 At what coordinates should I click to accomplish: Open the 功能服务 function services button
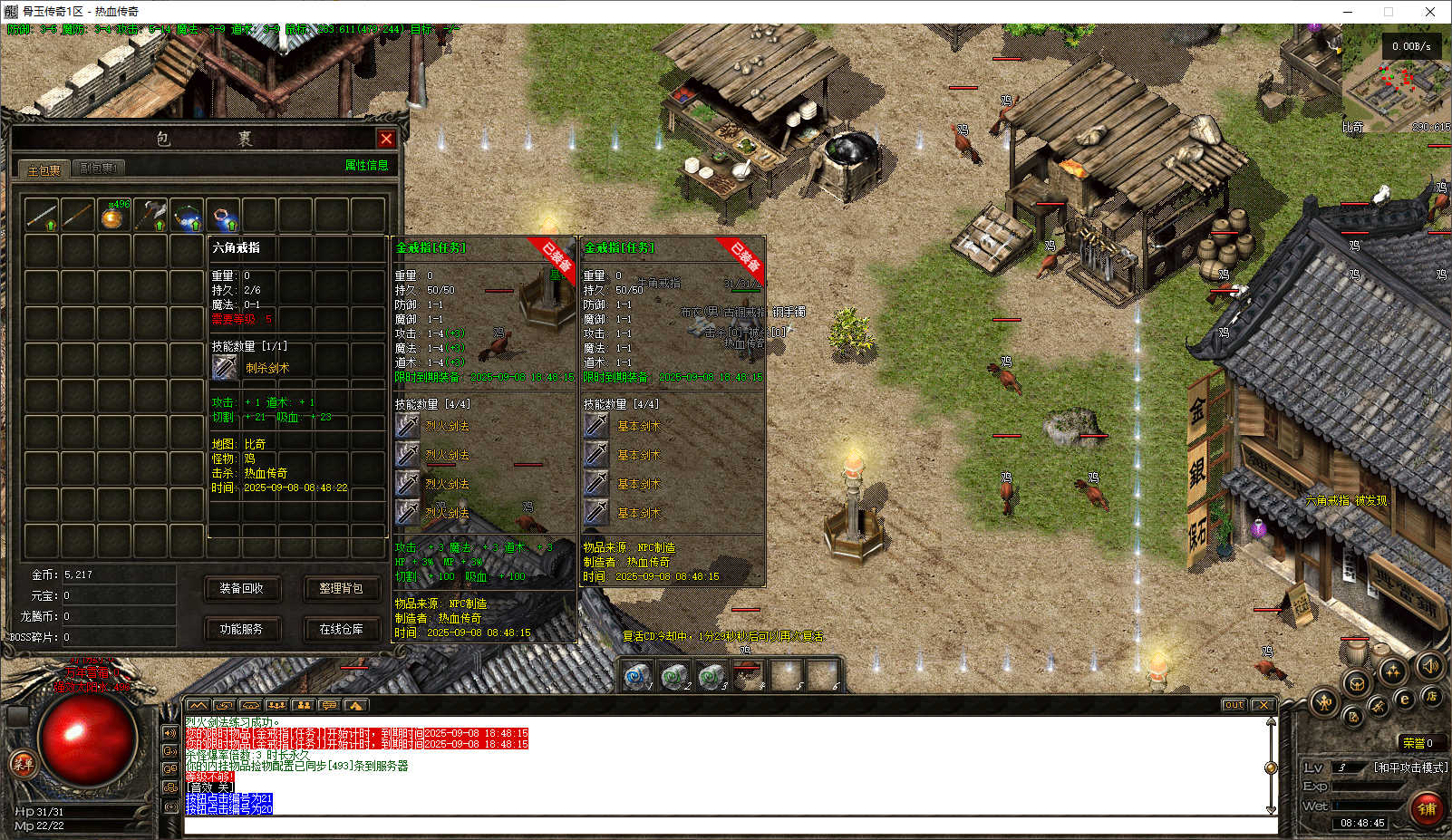pyautogui.click(x=241, y=629)
